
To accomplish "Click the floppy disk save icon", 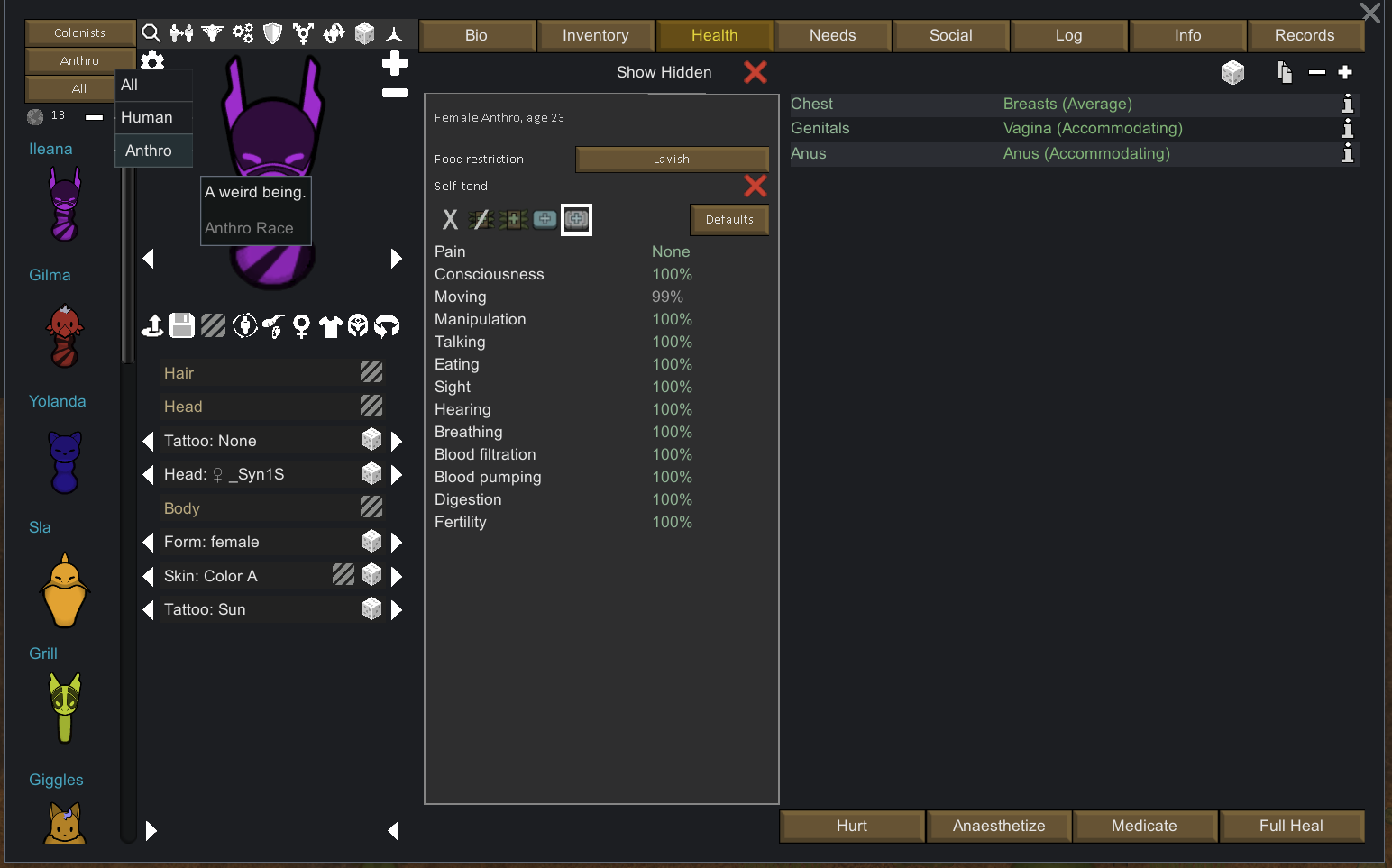I will pos(182,325).
